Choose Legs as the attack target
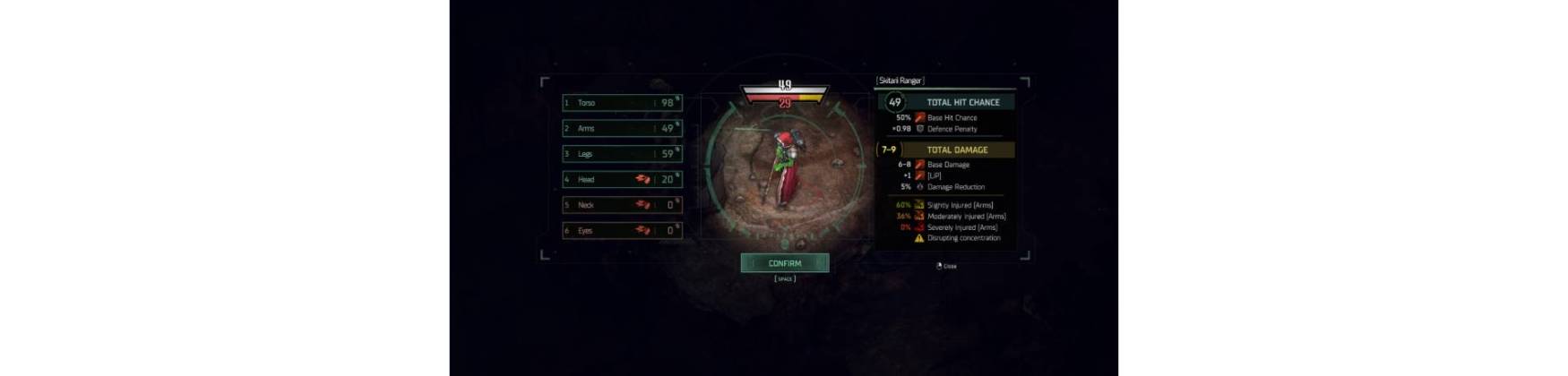The width and height of the screenshot is (1568, 376). coord(622,154)
